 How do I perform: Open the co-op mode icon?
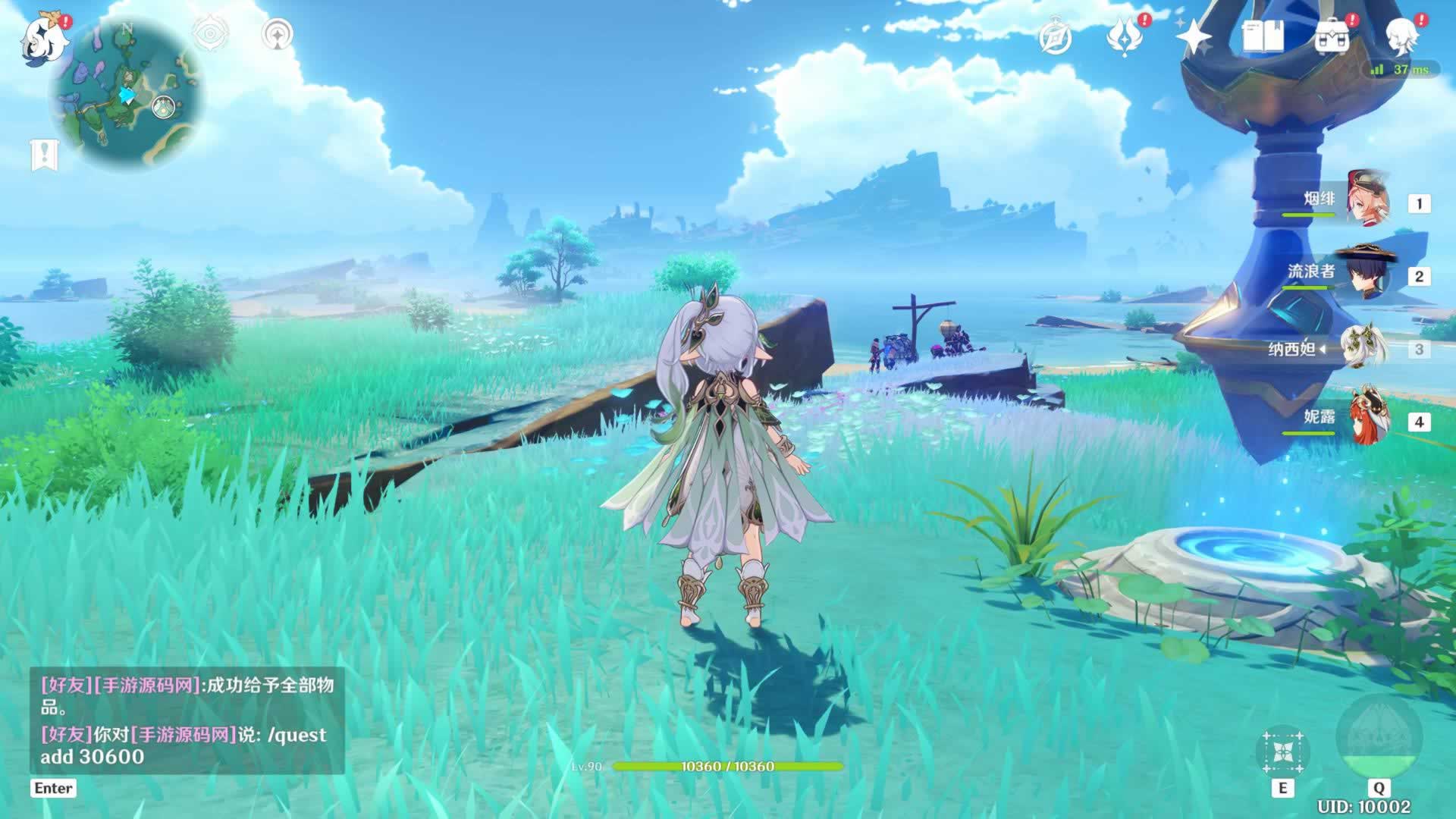[x=278, y=34]
